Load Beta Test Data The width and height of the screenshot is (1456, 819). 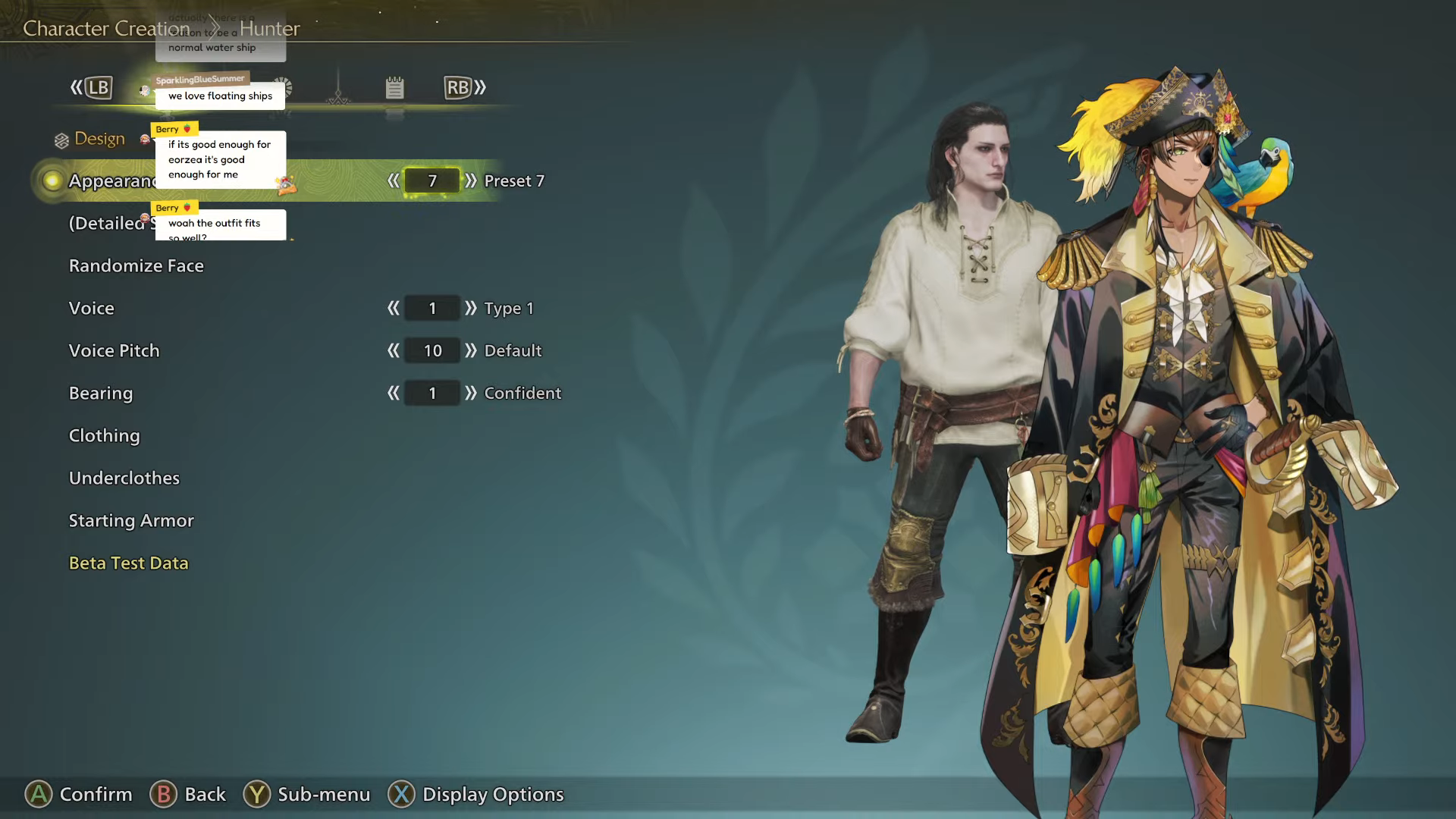click(129, 563)
